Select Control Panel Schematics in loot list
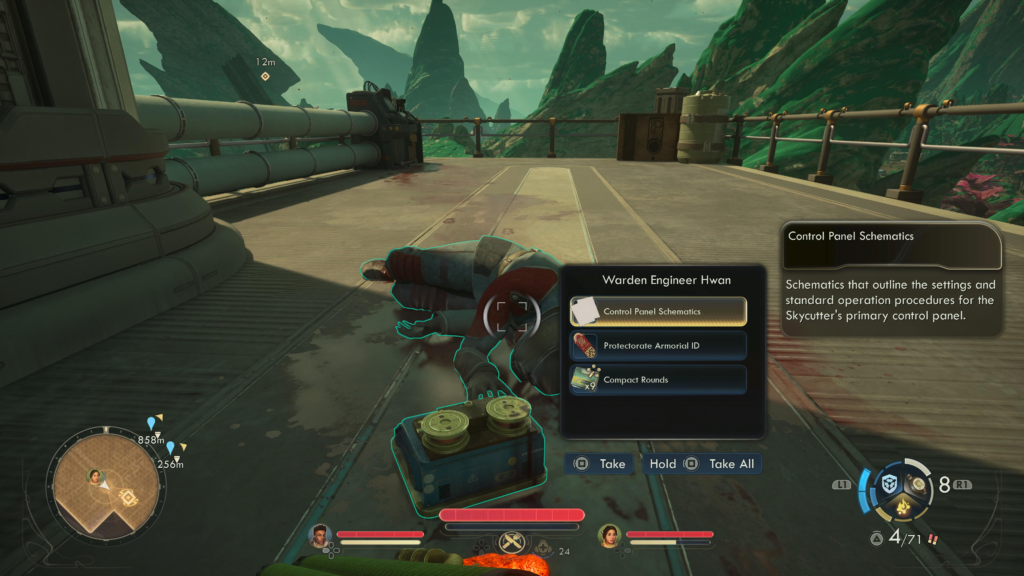The image size is (1024, 576). [658, 311]
